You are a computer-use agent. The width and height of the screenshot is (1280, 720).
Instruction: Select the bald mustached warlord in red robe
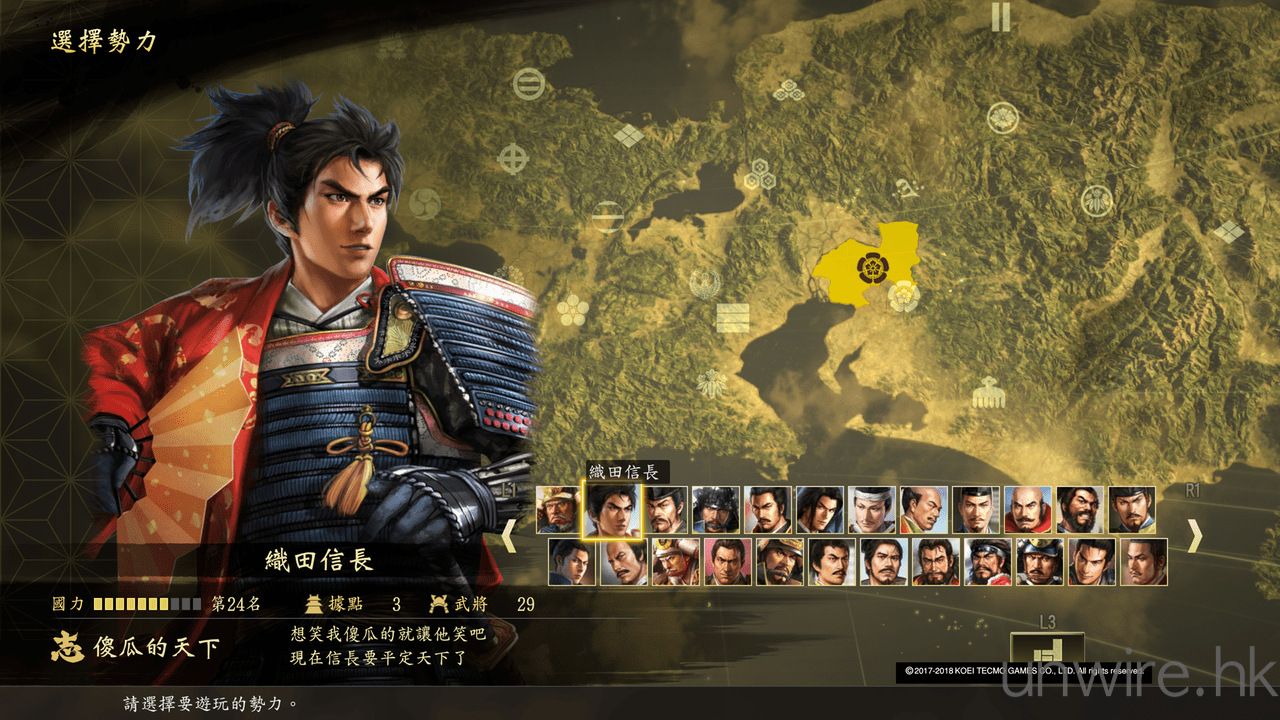pyautogui.click(x=1027, y=510)
